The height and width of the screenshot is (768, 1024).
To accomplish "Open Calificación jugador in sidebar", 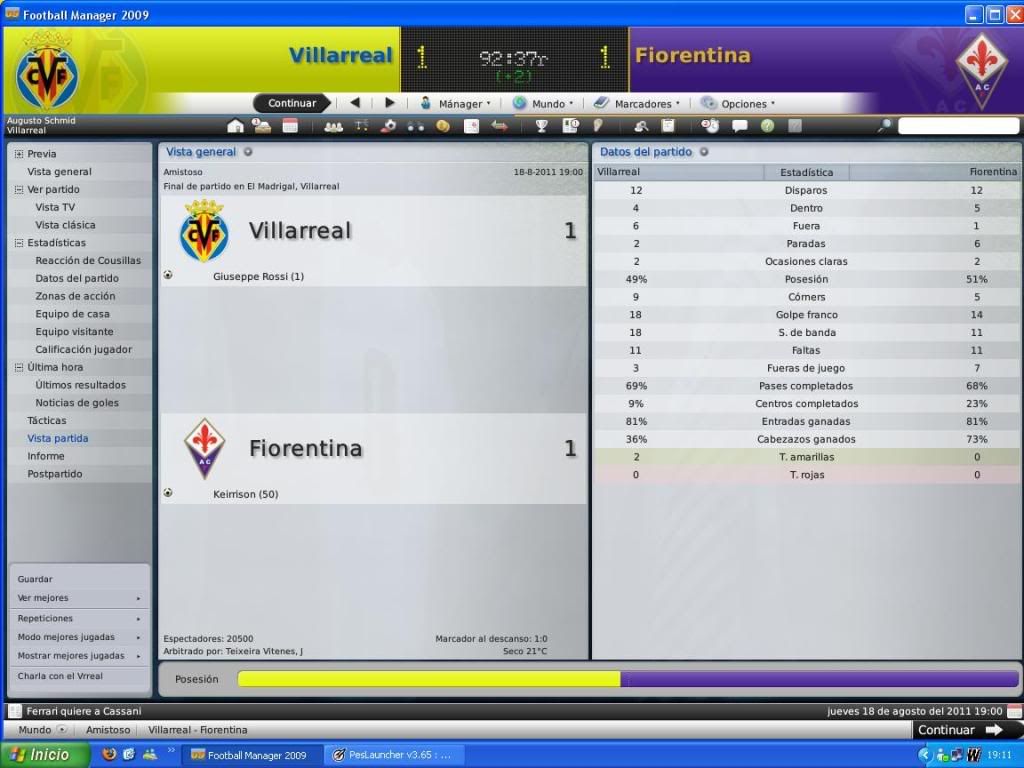I will click(83, 349).
